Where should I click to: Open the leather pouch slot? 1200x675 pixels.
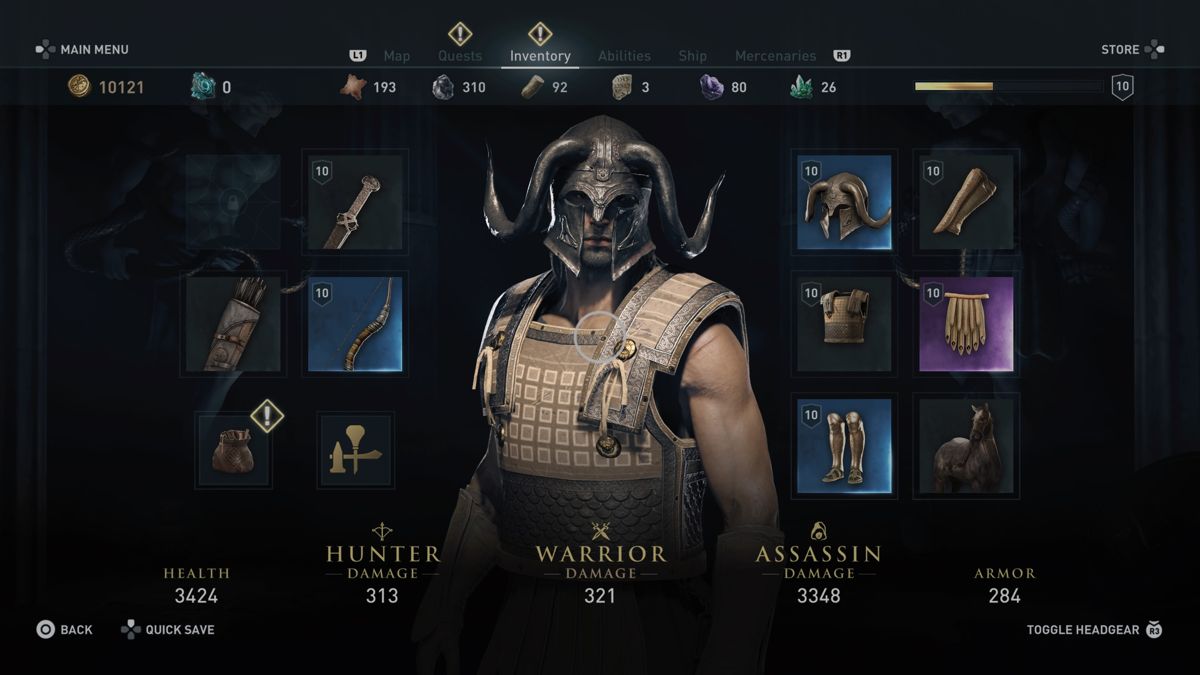point(234,450)
